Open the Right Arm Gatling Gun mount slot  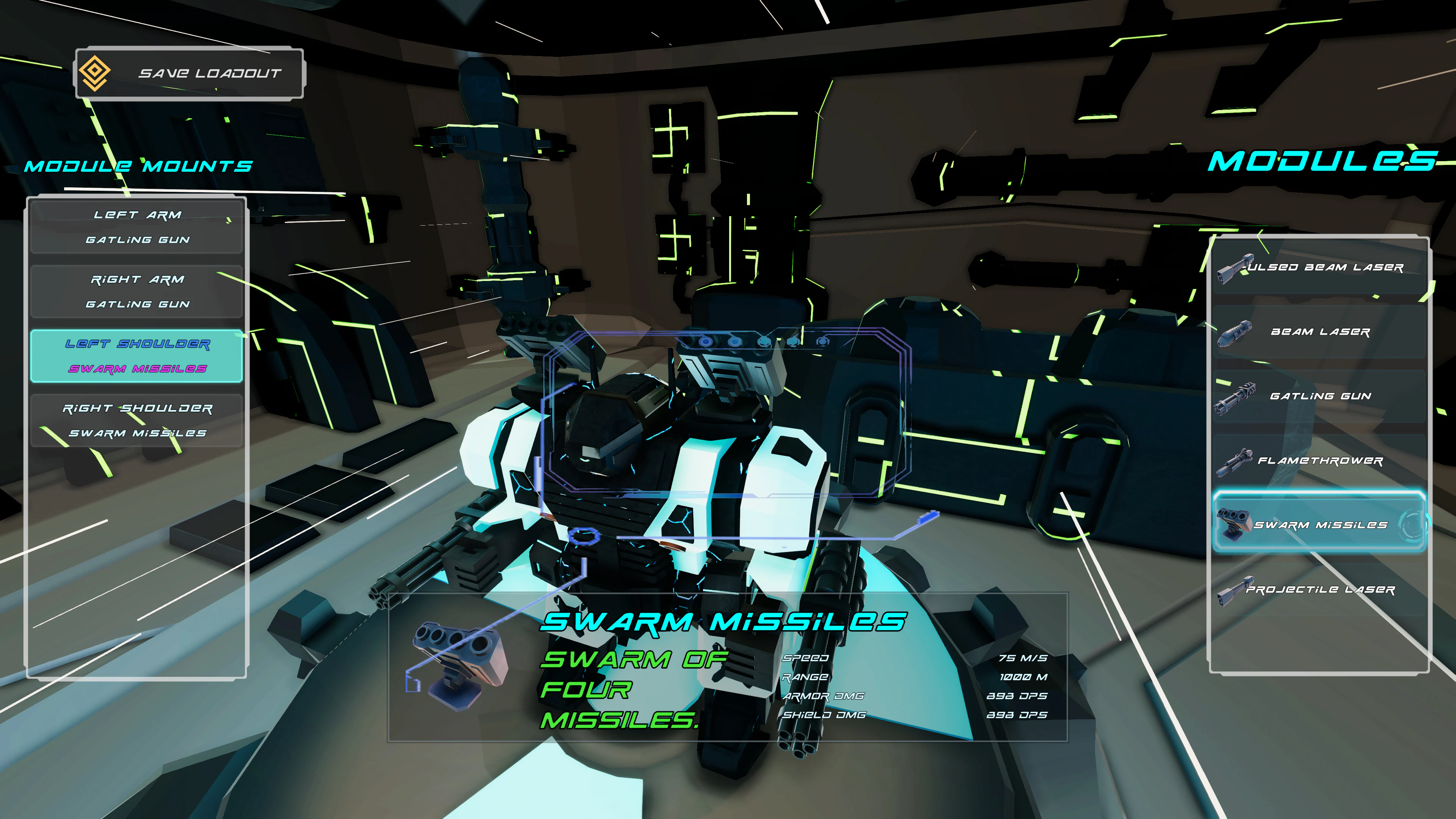click(x=137, y=292)
